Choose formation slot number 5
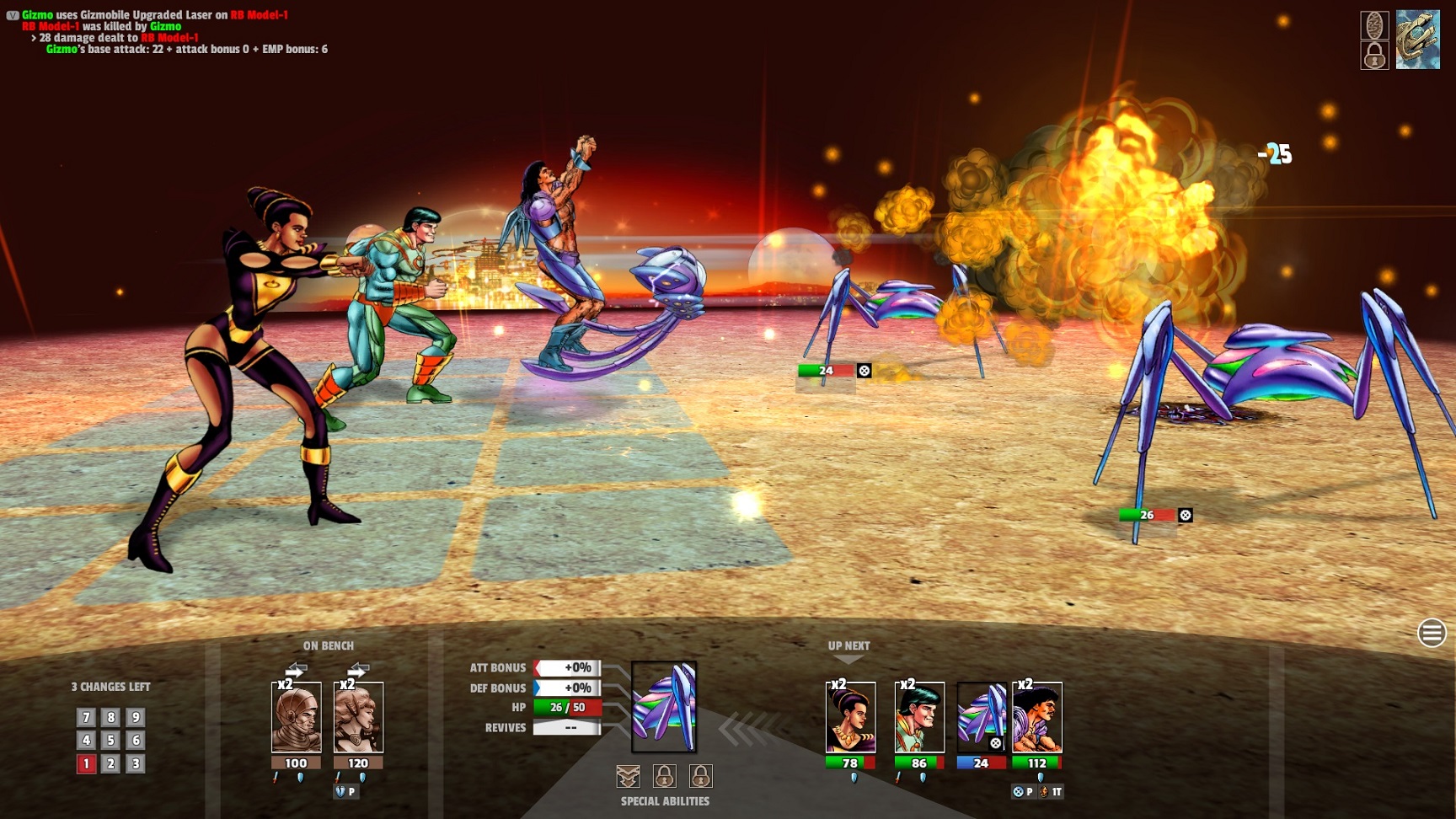The width and height of the screenshot is (1456, 819). (110, 741)
